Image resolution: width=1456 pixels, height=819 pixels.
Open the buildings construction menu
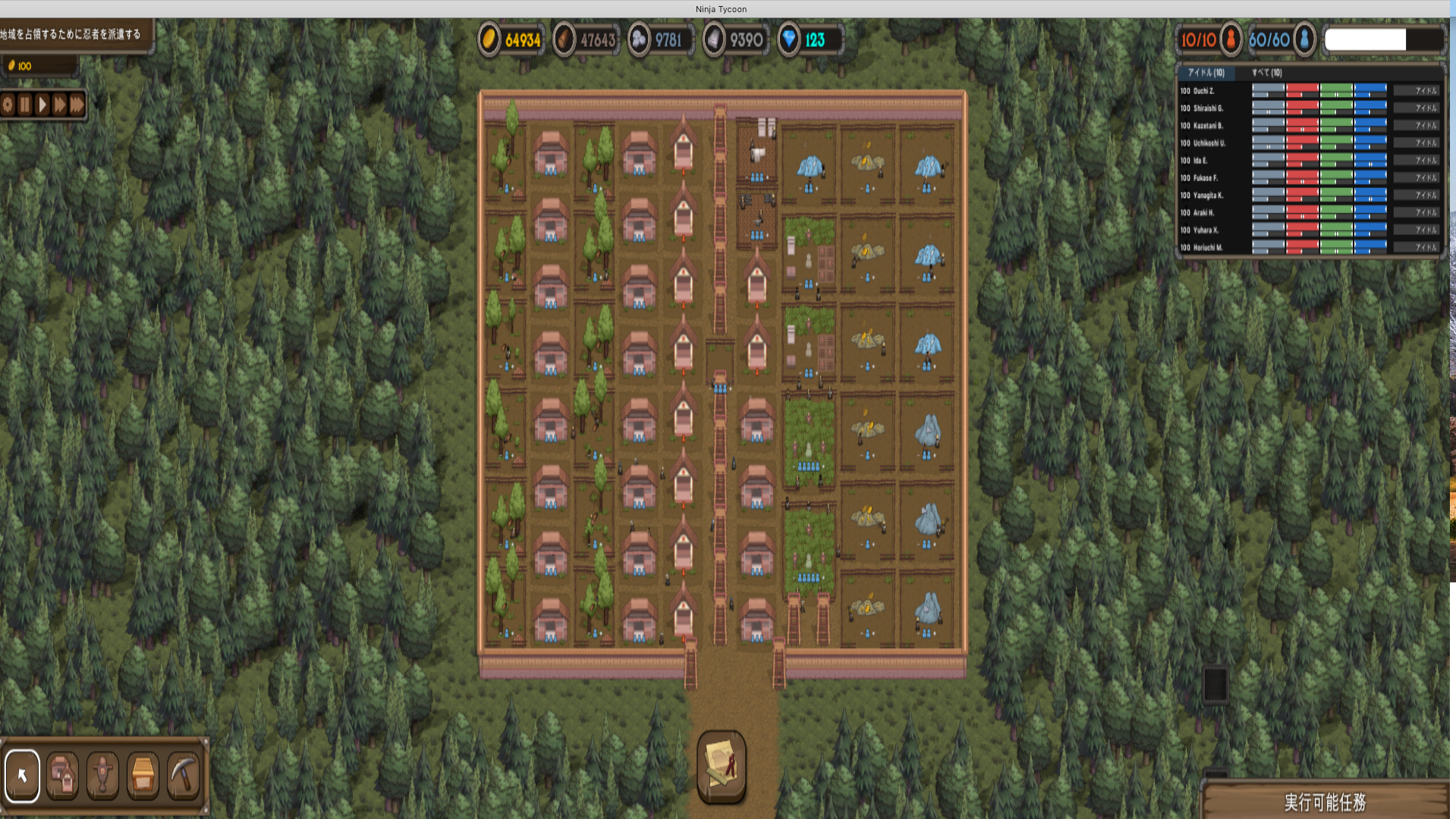pos(63,775)
